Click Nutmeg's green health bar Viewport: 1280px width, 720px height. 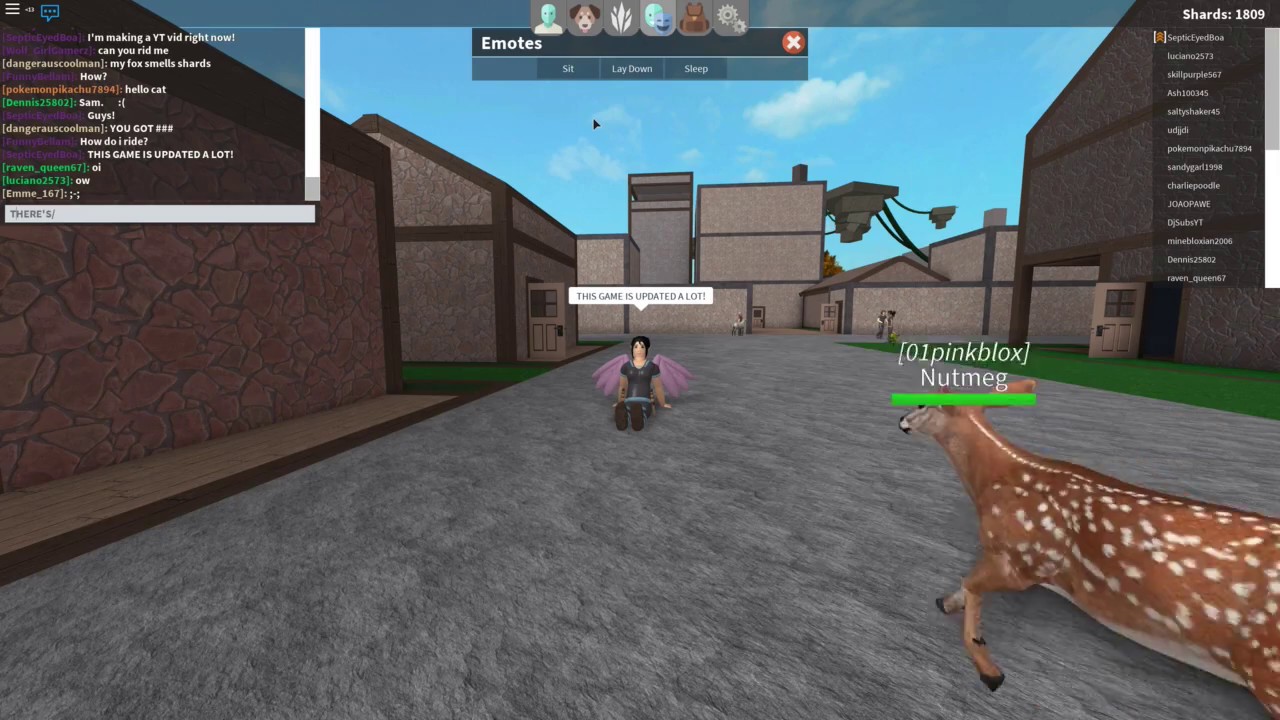962,399
